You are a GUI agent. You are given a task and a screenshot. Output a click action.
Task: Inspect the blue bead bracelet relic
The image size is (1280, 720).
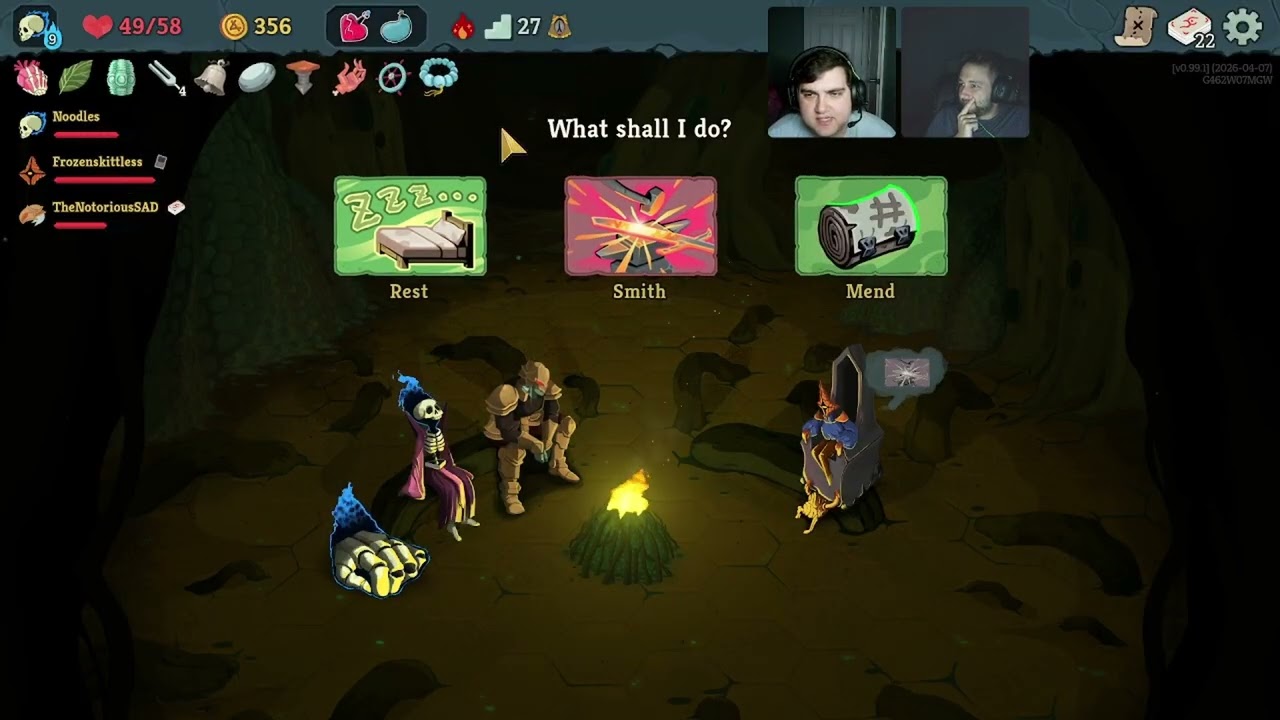tap(438, 76)
